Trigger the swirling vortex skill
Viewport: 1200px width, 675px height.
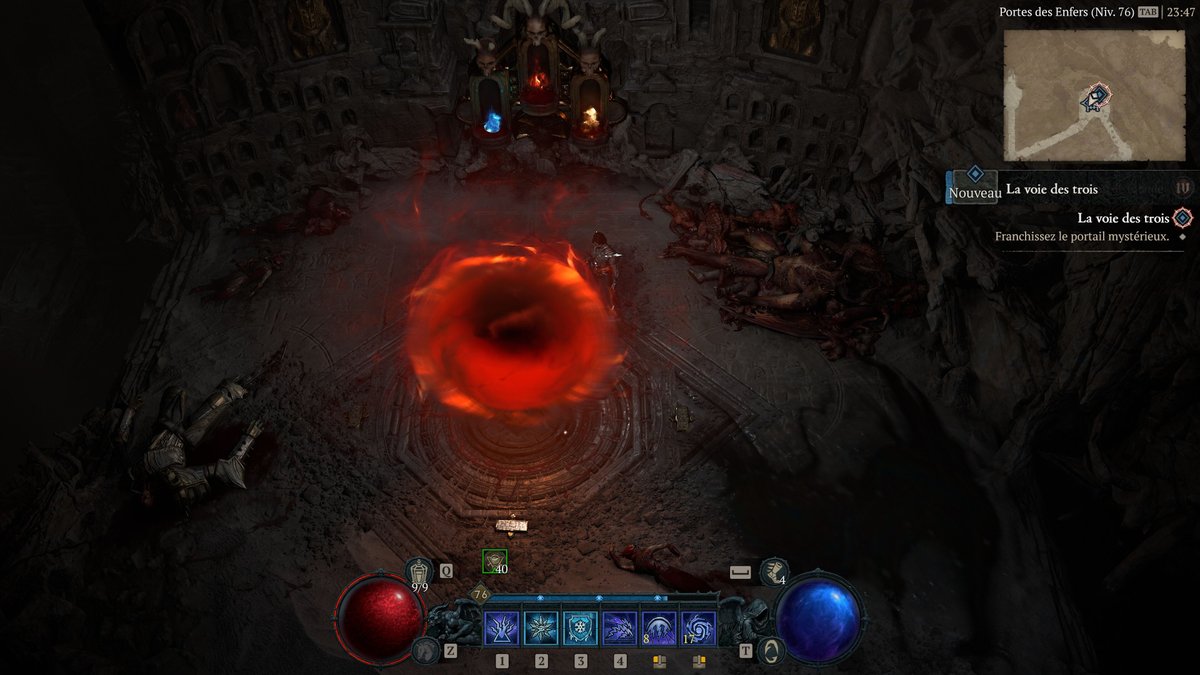698,629
